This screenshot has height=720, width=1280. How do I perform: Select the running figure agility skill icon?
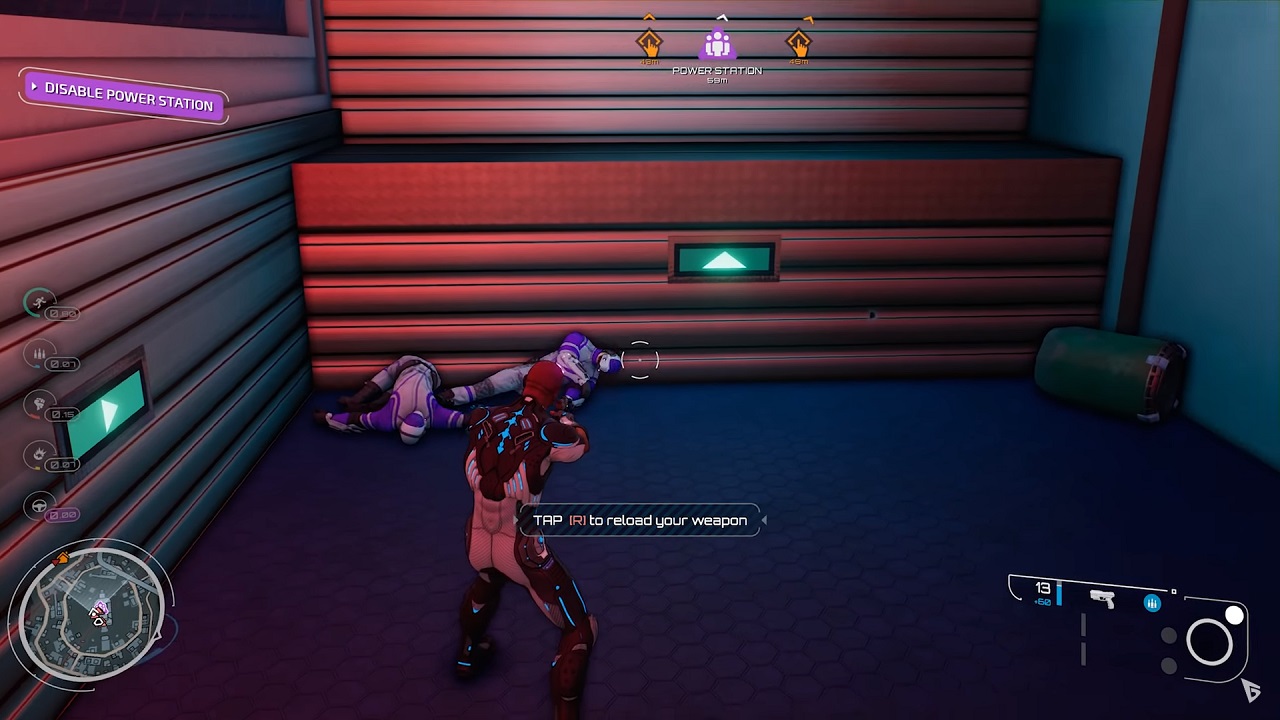(x=40, y=303)
